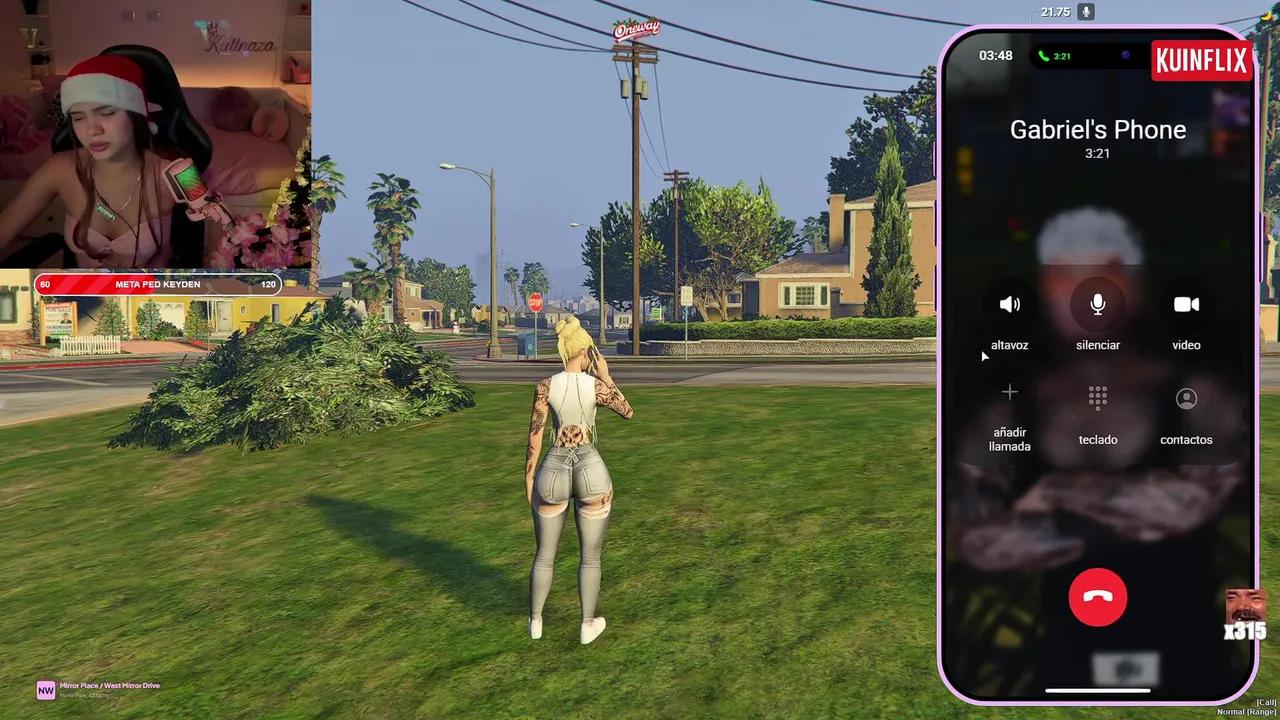Image resolution: width=1280 pixels, height=720 pixels.
Task: Tap añadir llamada plus icon
Action: coord(1009,392)
